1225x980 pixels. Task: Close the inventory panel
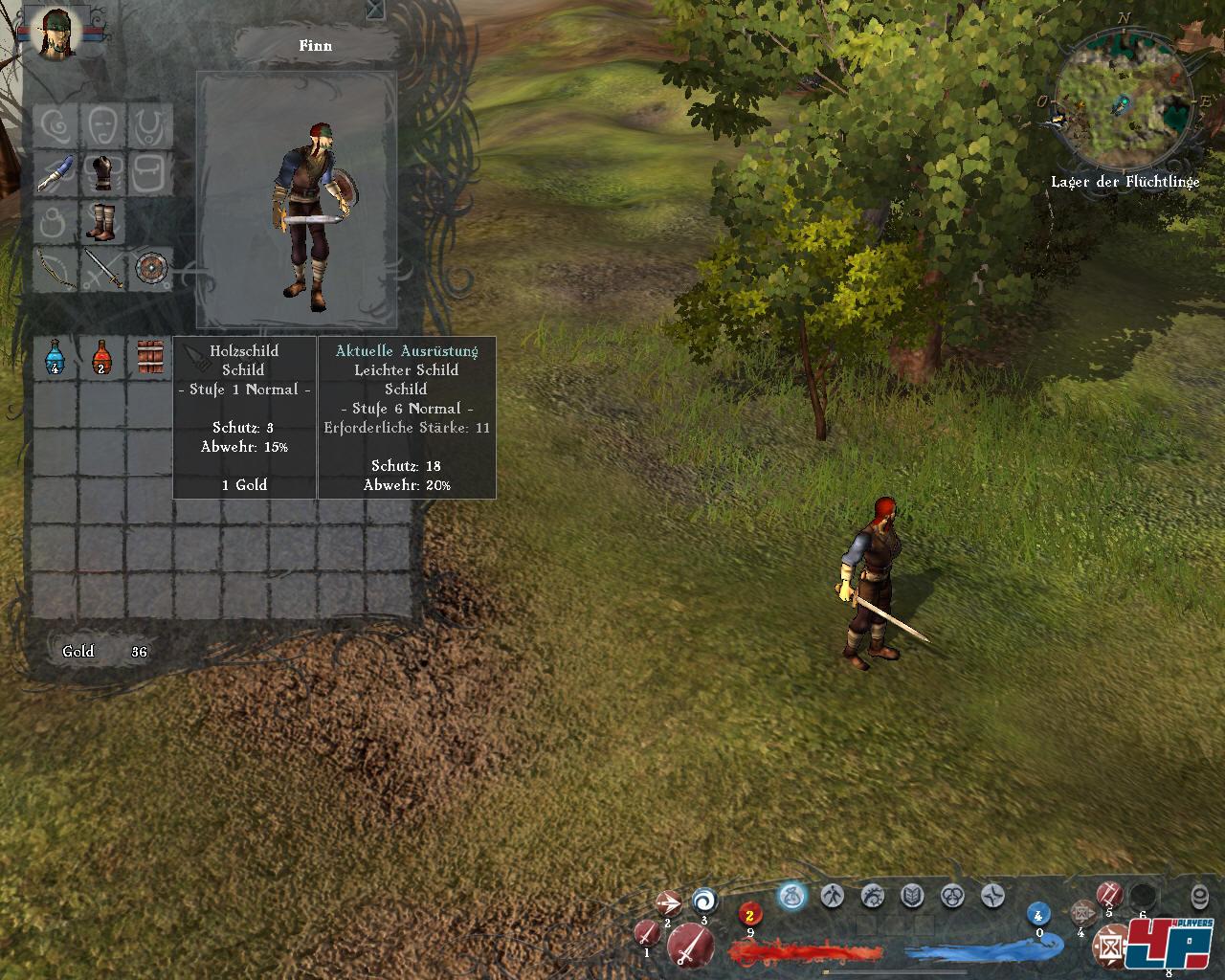pos(375,10)
